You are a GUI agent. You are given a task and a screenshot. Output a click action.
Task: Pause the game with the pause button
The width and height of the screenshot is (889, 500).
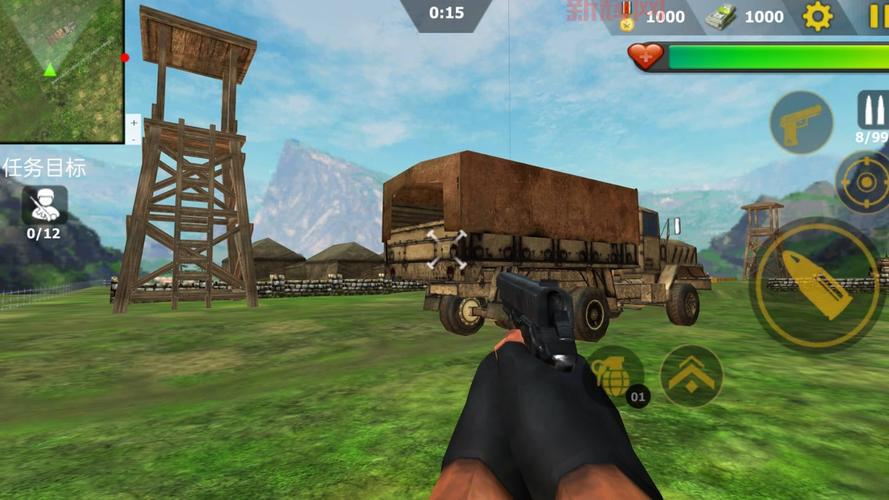877,16
